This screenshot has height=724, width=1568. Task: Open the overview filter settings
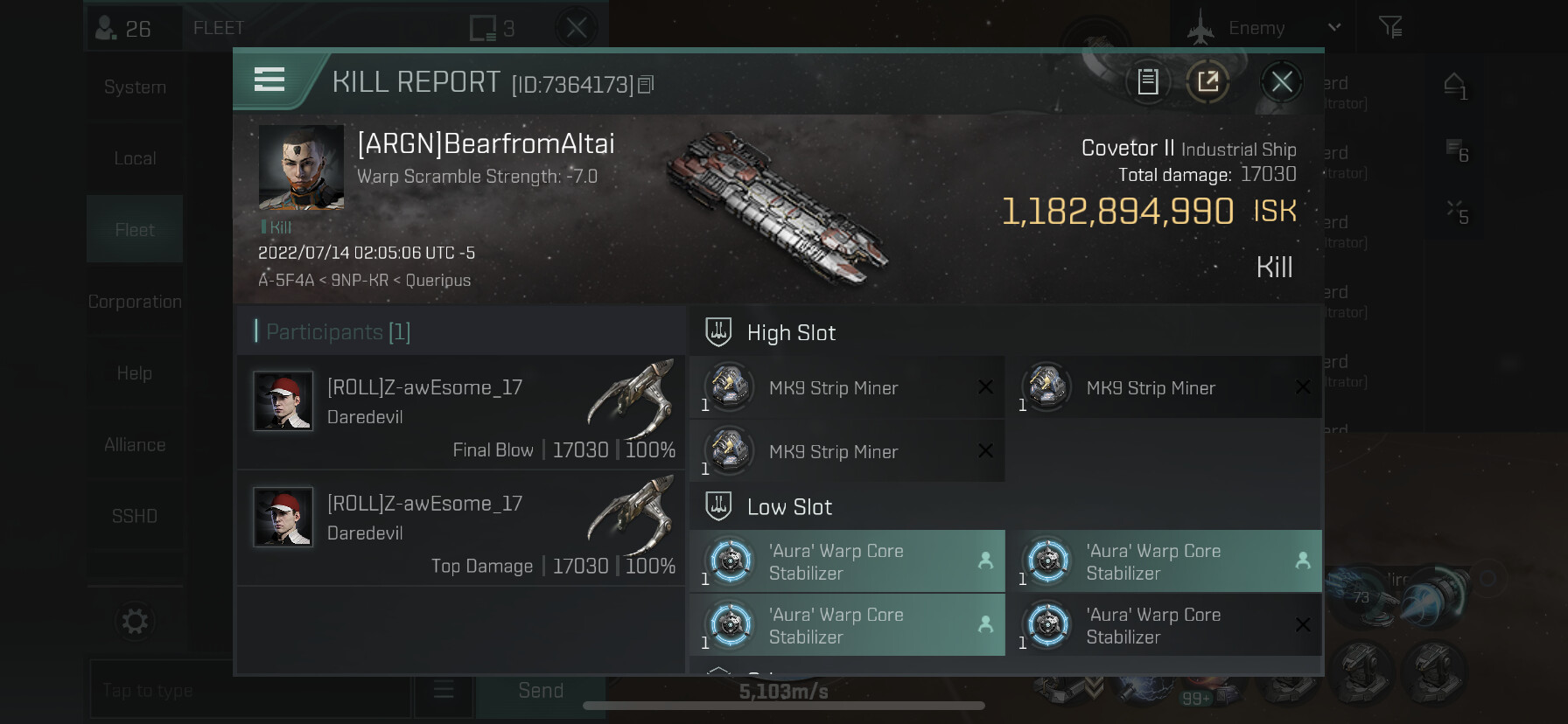pos(1389,28)
